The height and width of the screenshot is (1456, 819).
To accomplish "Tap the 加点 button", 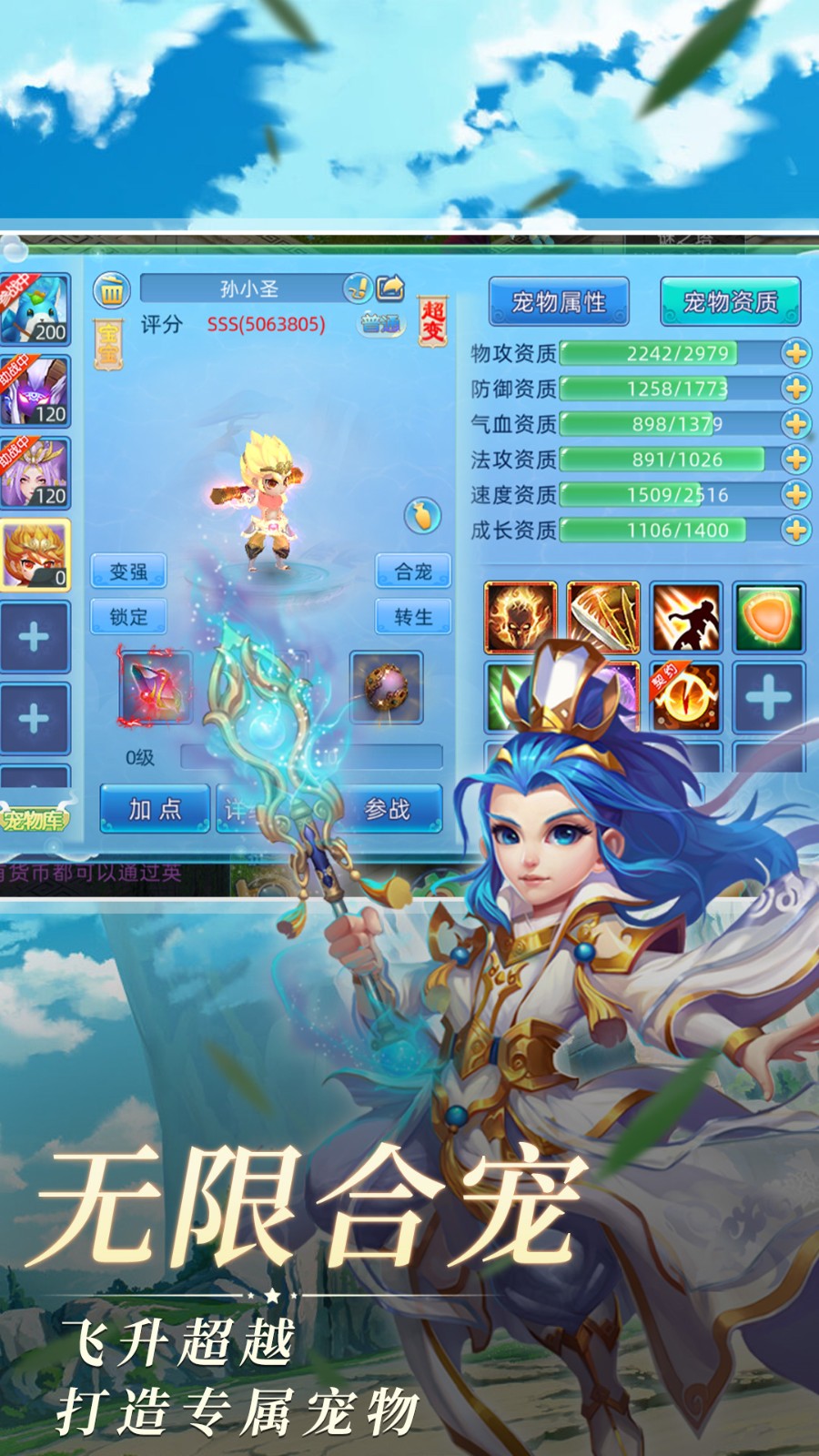I will pos(155,809).
